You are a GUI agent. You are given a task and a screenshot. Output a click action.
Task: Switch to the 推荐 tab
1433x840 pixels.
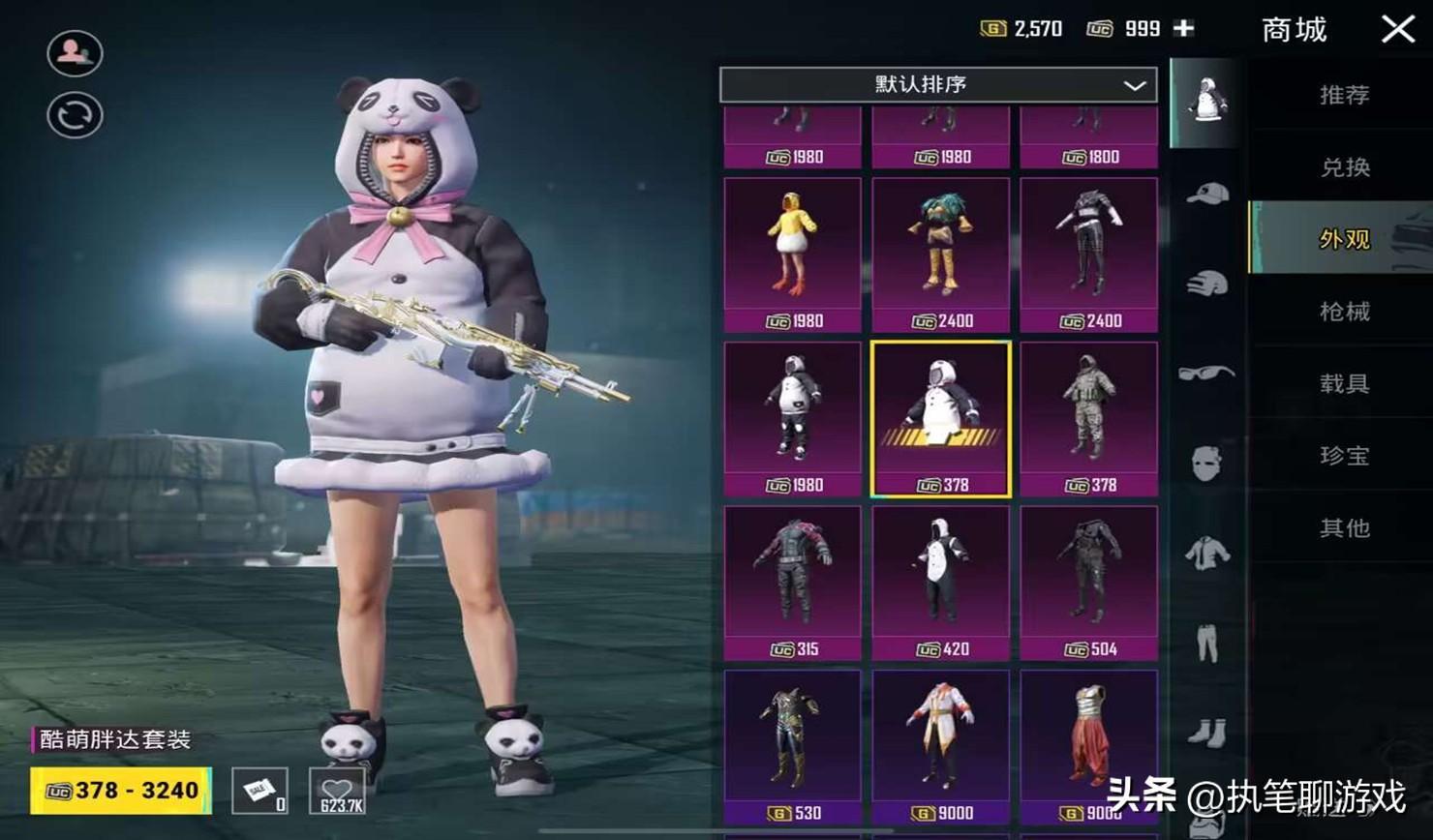pyautogui.click(x=1343, y=95)
